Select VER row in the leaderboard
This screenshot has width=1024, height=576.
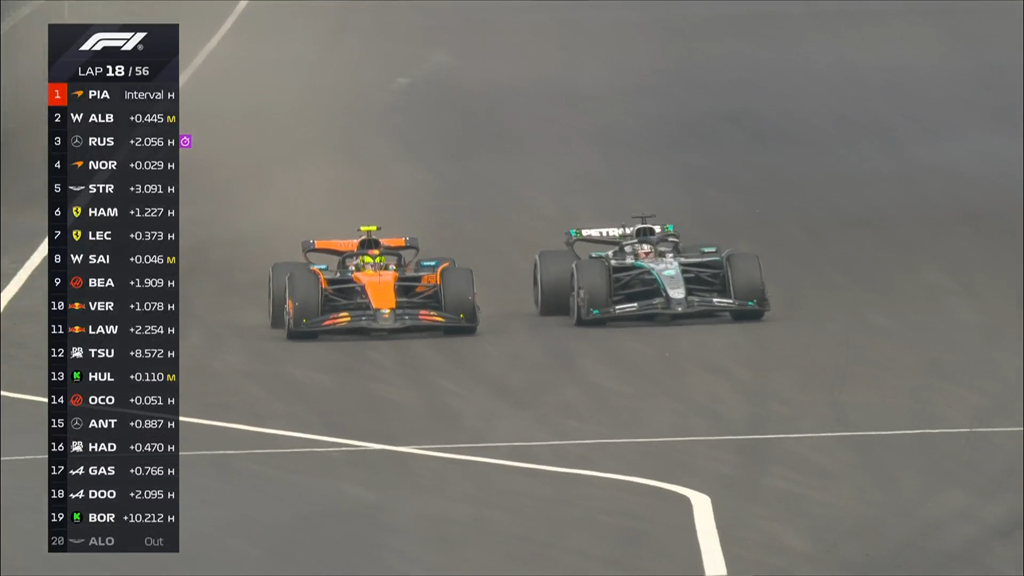click(x=113, y=306)
